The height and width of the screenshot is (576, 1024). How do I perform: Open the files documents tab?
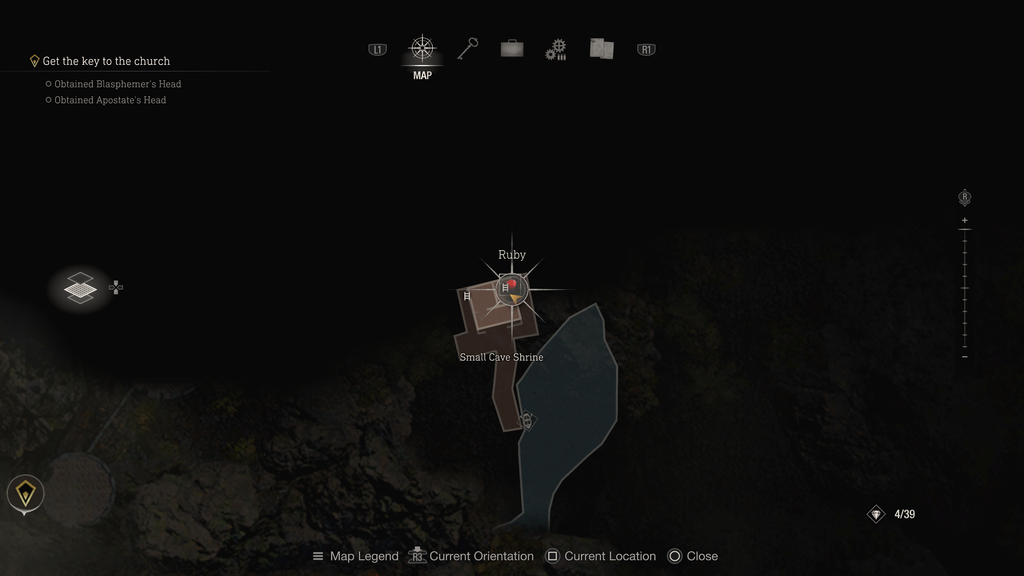601,49
